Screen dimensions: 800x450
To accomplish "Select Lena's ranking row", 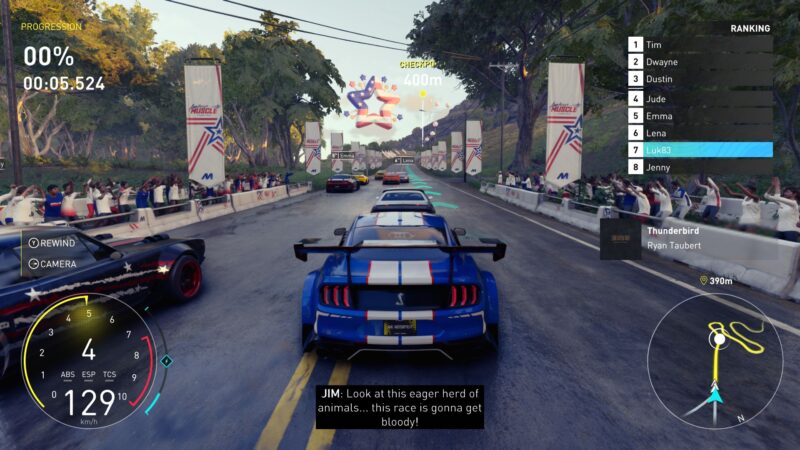I will click(x=700, y=132).
